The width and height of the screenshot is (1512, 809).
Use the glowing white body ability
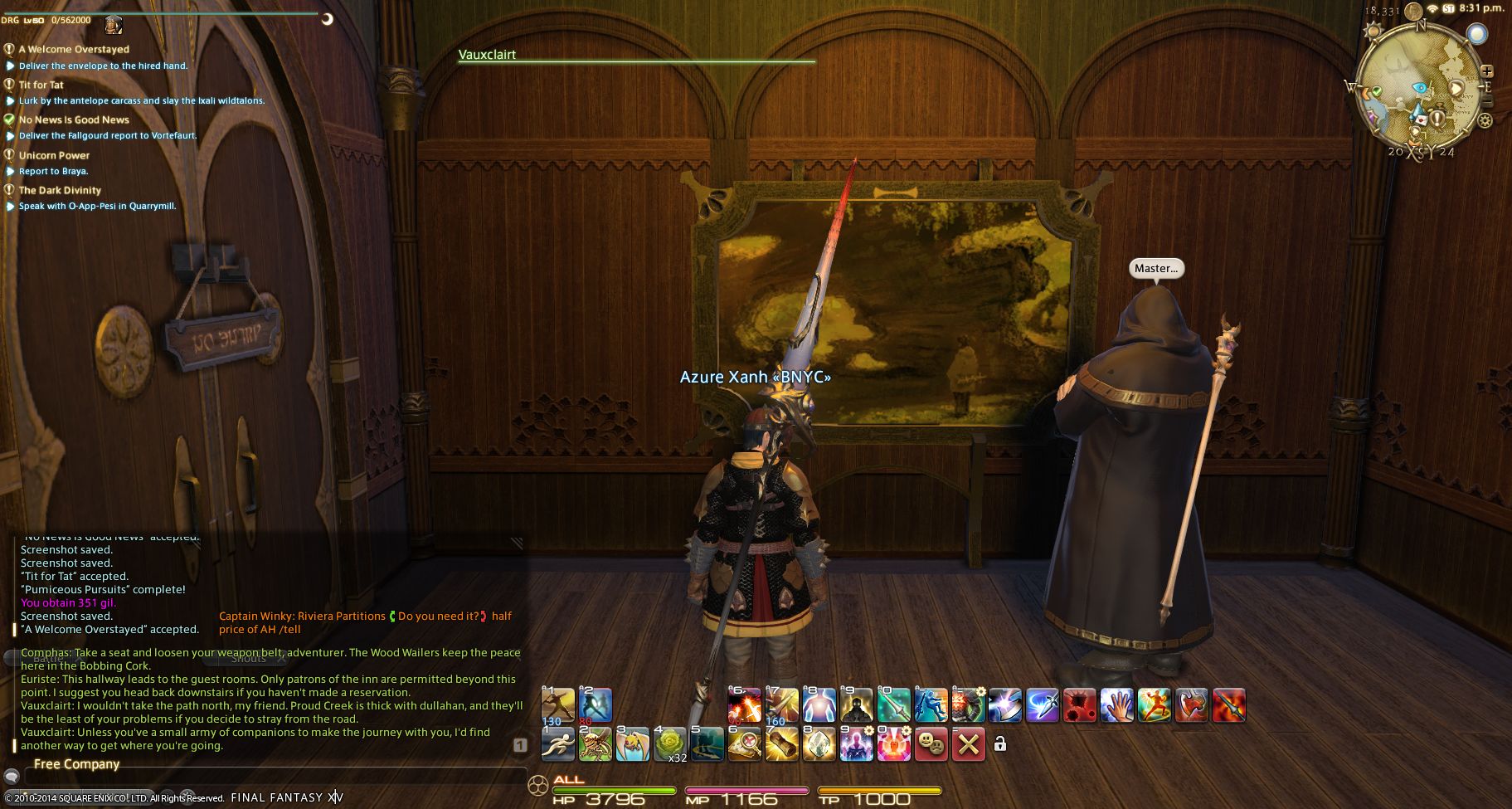pyautogui.click(x=819, y=705)
